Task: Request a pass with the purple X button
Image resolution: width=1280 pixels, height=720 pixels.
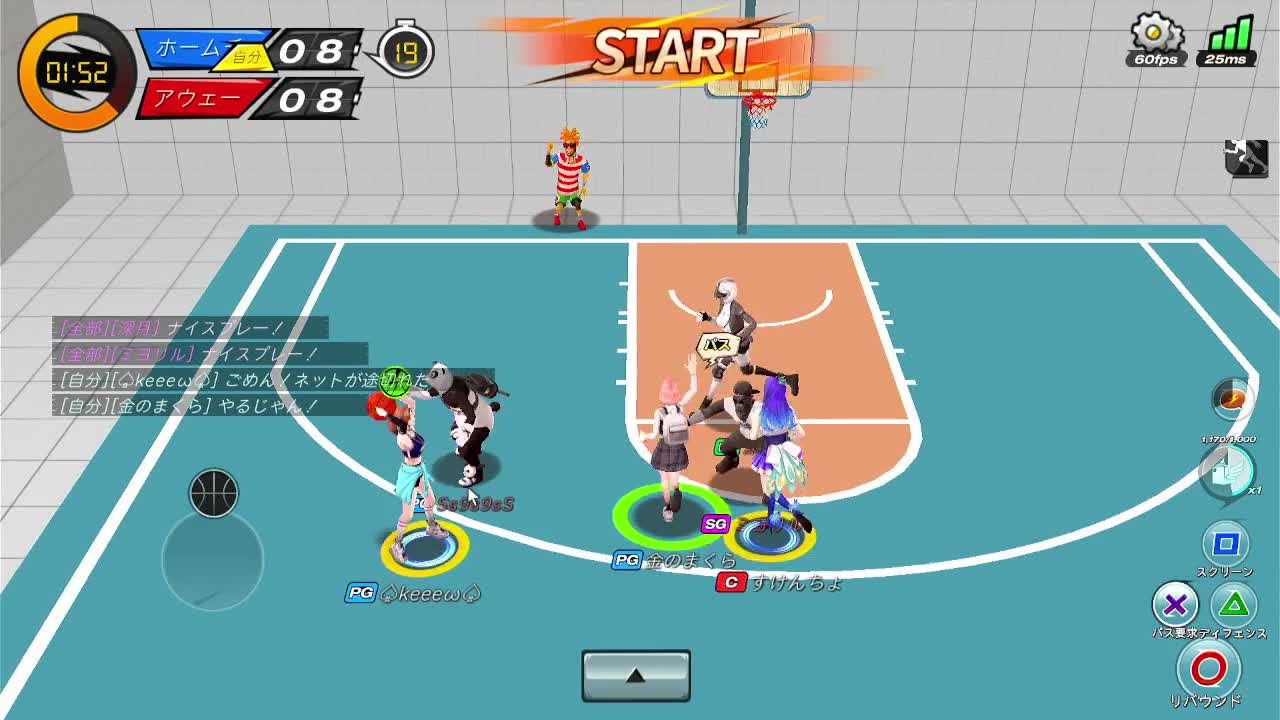Action: point(1175,604)
